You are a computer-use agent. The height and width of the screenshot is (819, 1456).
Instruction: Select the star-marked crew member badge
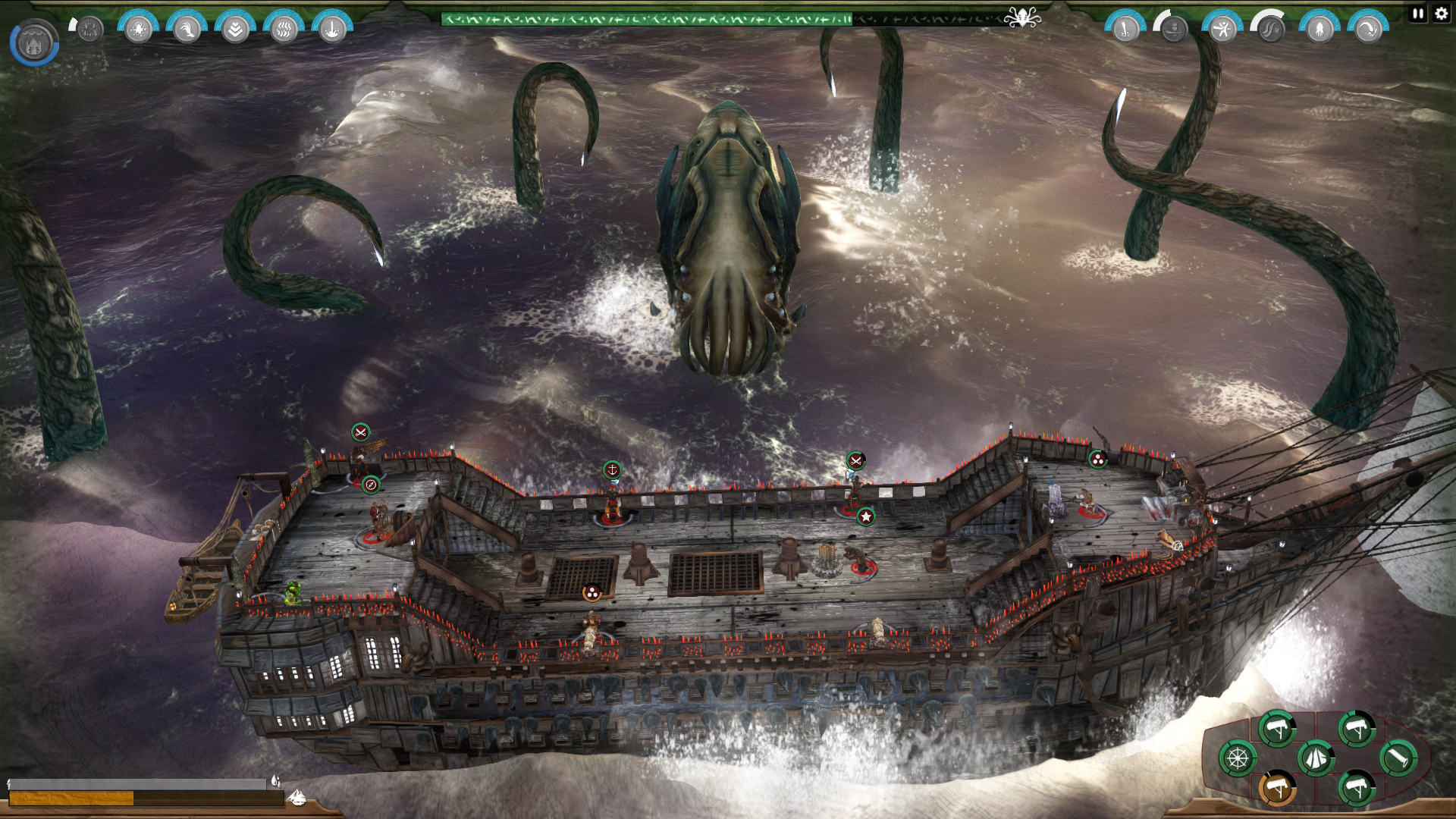tap(865, 516)
